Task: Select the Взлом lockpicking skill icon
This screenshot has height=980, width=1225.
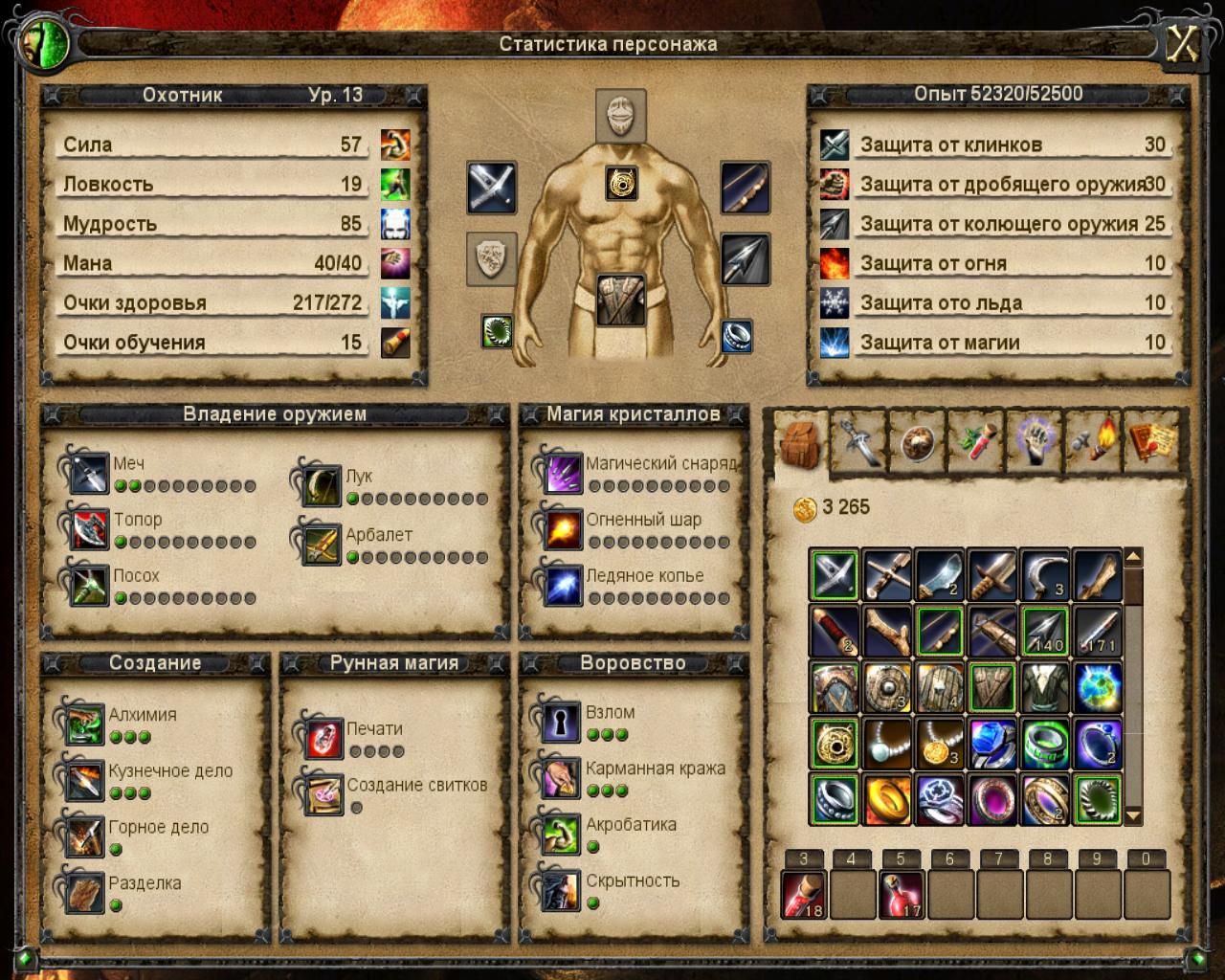Action: click(560, 723)
